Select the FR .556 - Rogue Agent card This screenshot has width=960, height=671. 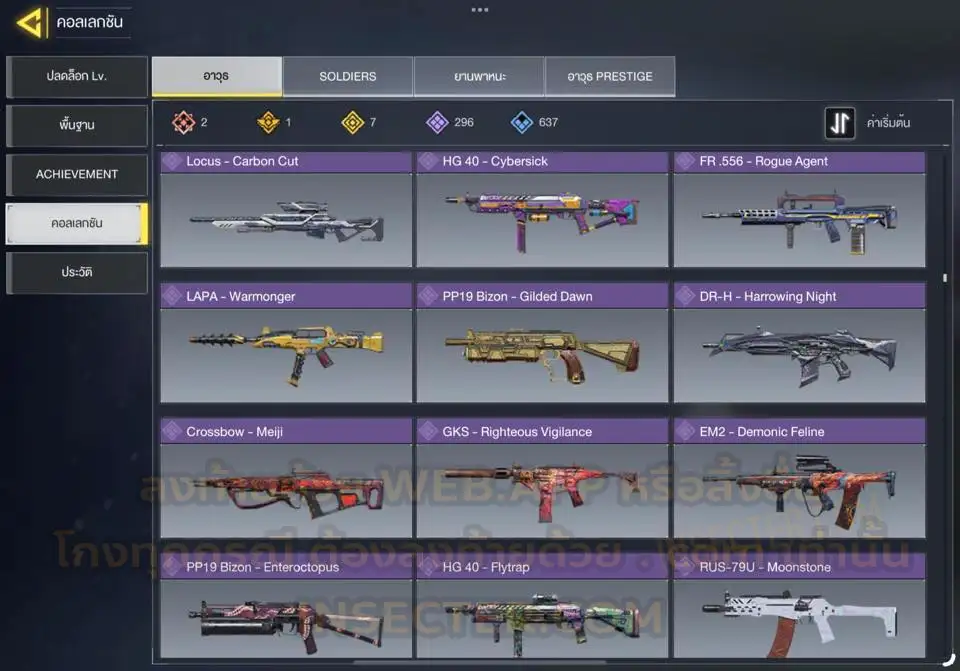point(799,210)
